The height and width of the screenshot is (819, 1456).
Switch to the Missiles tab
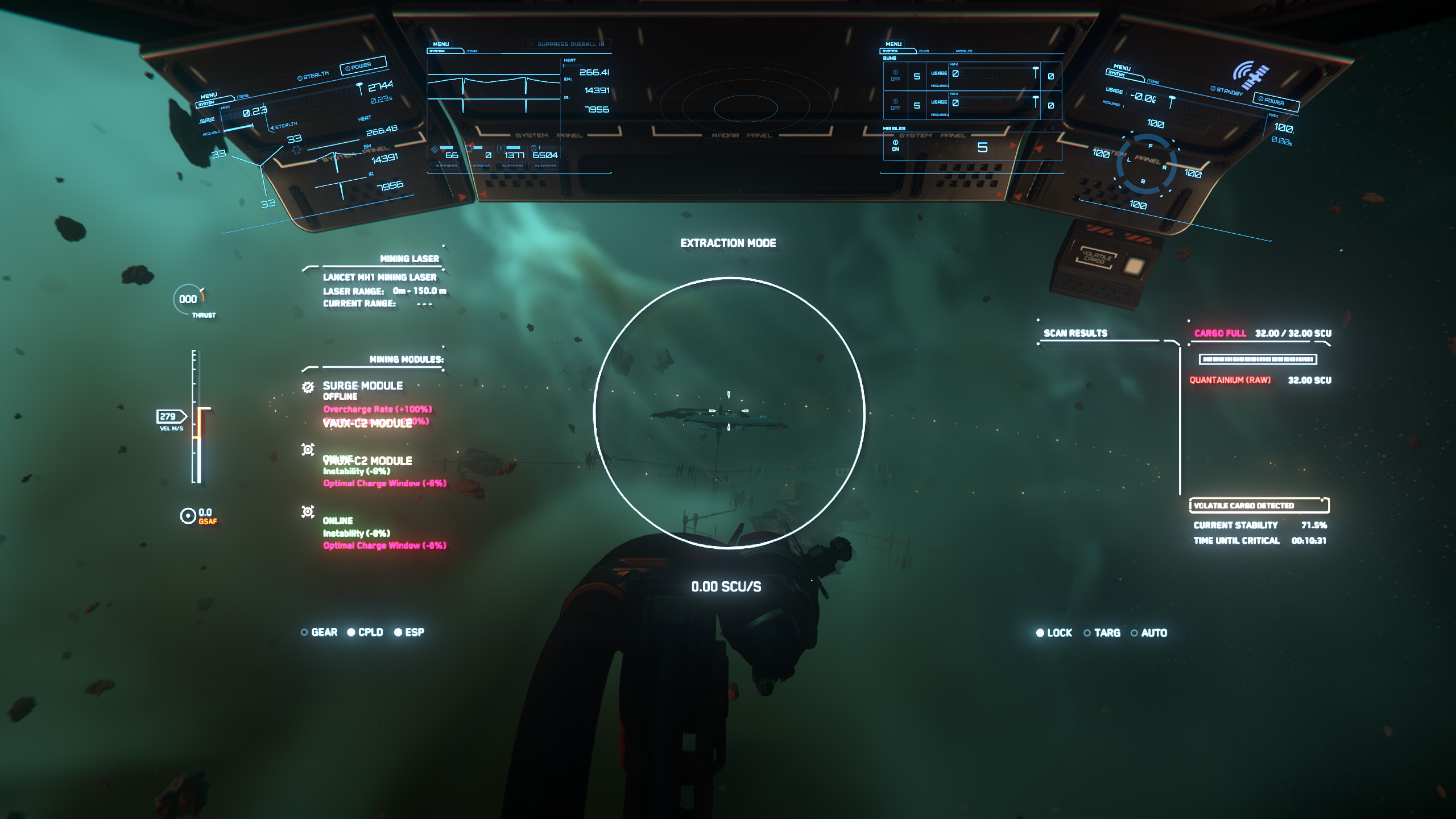tap(964, 51)
